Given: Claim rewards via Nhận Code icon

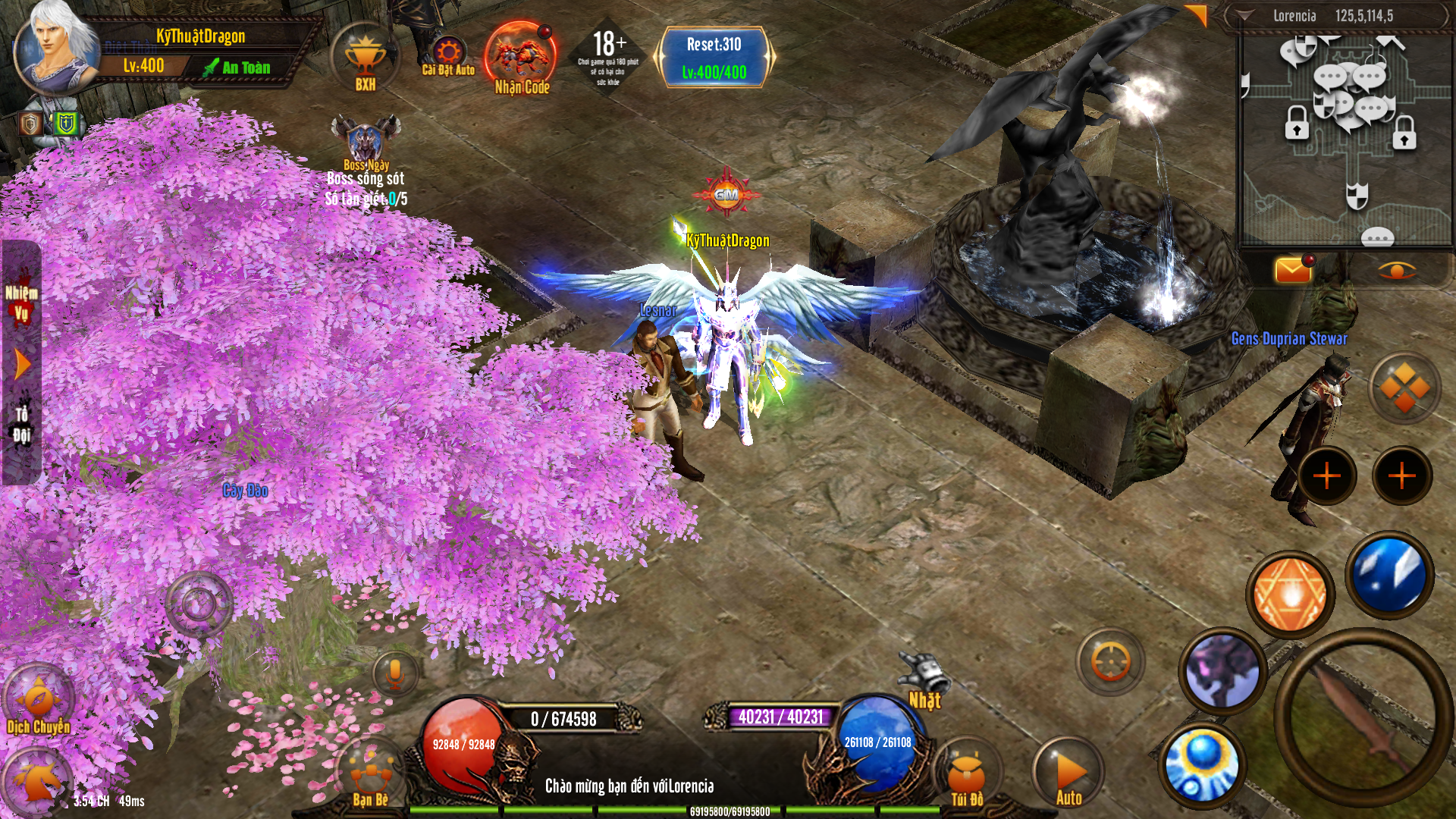Looking at the screenshot, I should [521, 59].
